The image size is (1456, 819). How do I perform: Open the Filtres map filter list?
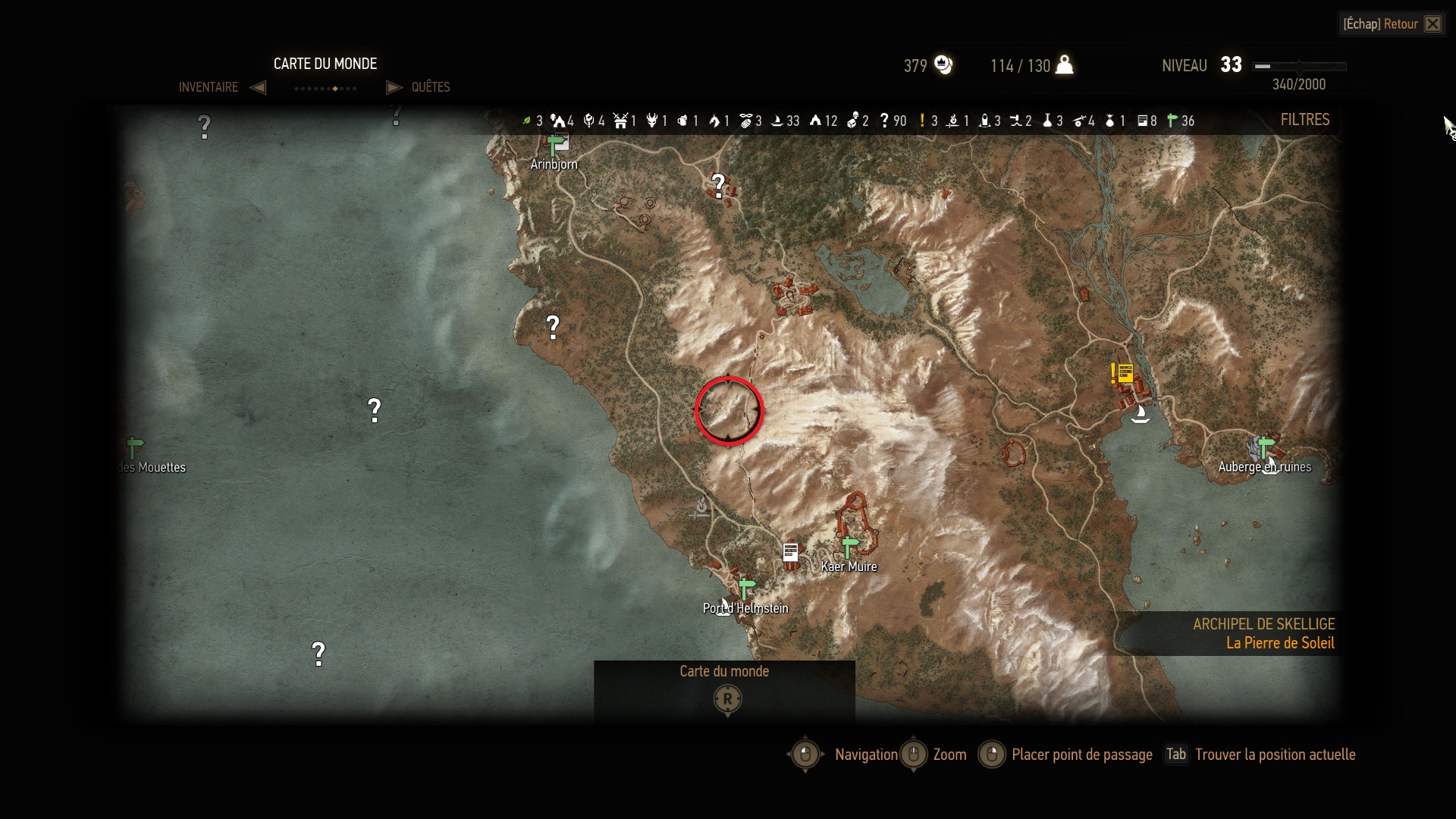(1304, 120)
